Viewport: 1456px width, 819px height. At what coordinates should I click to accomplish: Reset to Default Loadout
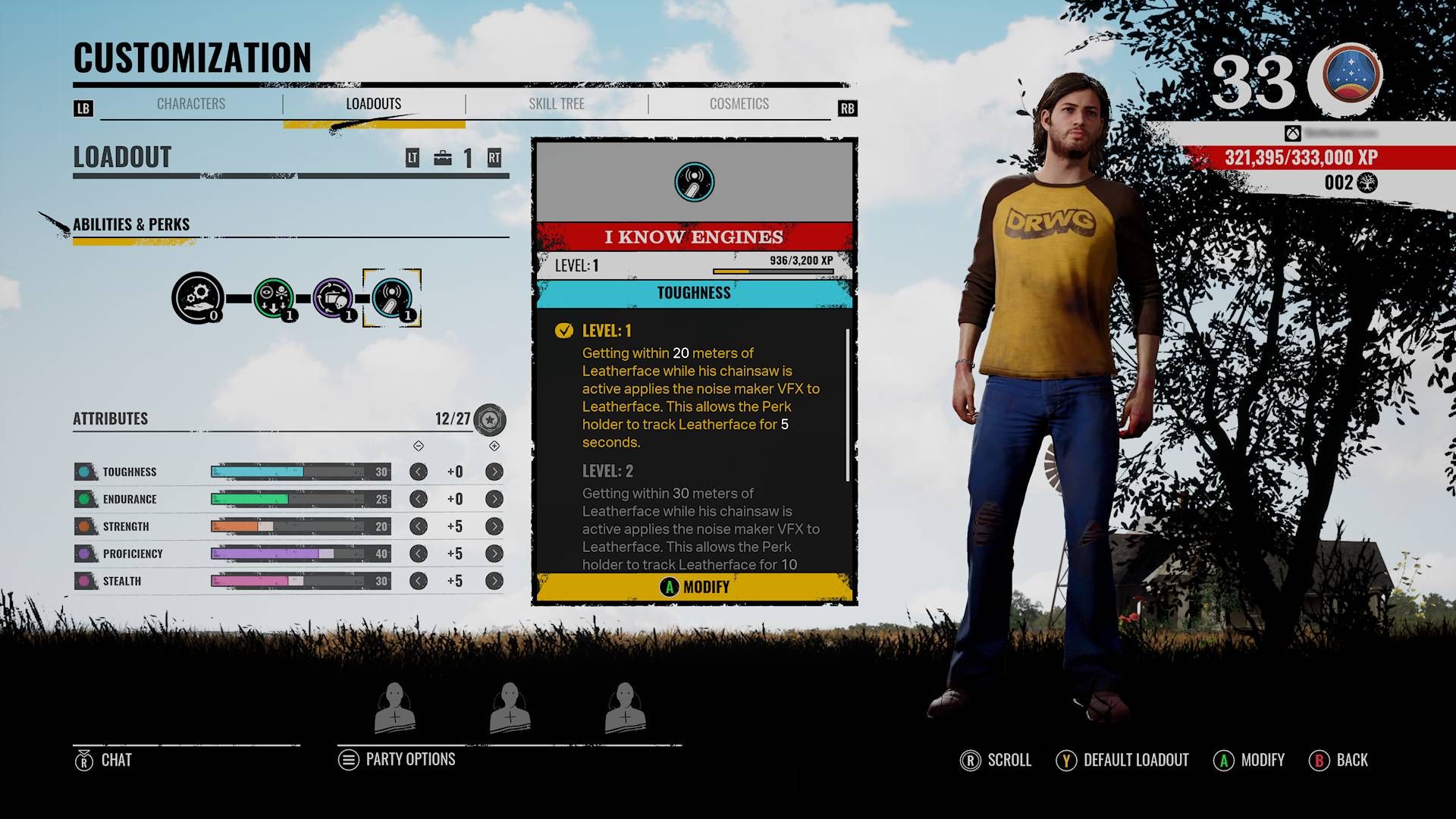click(x=1123, y=760)
